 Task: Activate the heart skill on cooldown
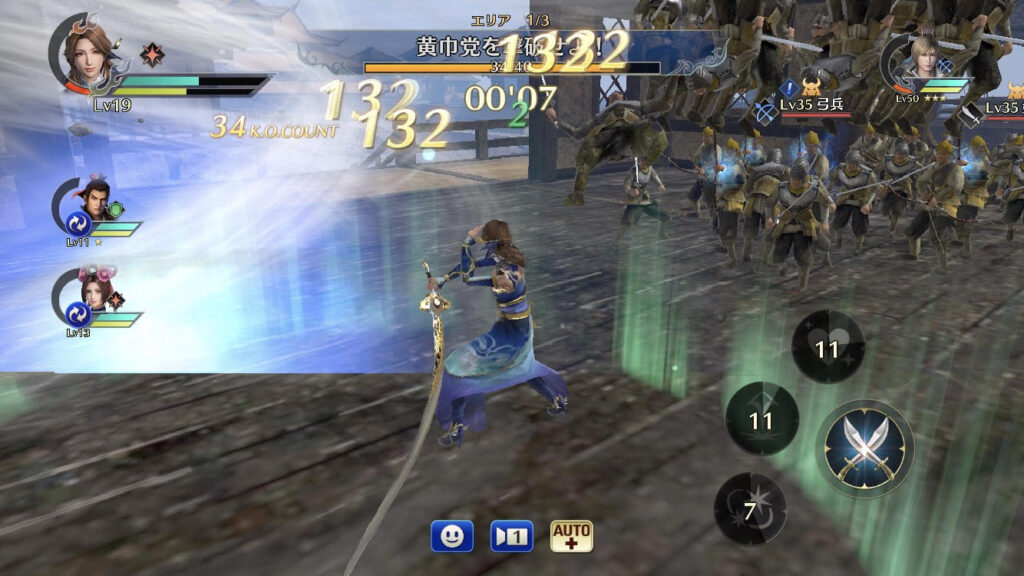pyautogui.click(x=827, y=349)
